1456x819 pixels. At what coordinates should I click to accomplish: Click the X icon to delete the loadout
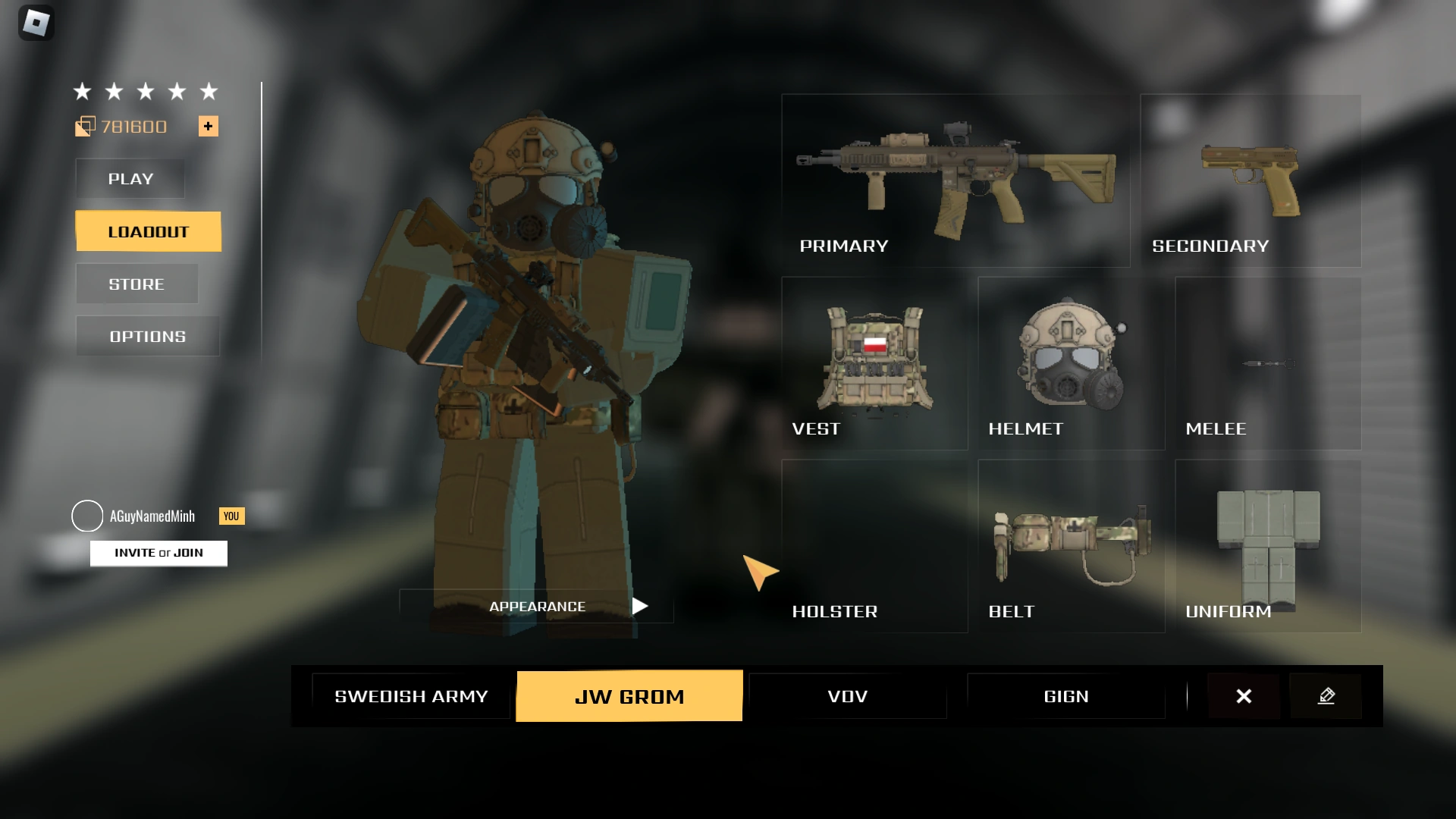pos(1243,695)
